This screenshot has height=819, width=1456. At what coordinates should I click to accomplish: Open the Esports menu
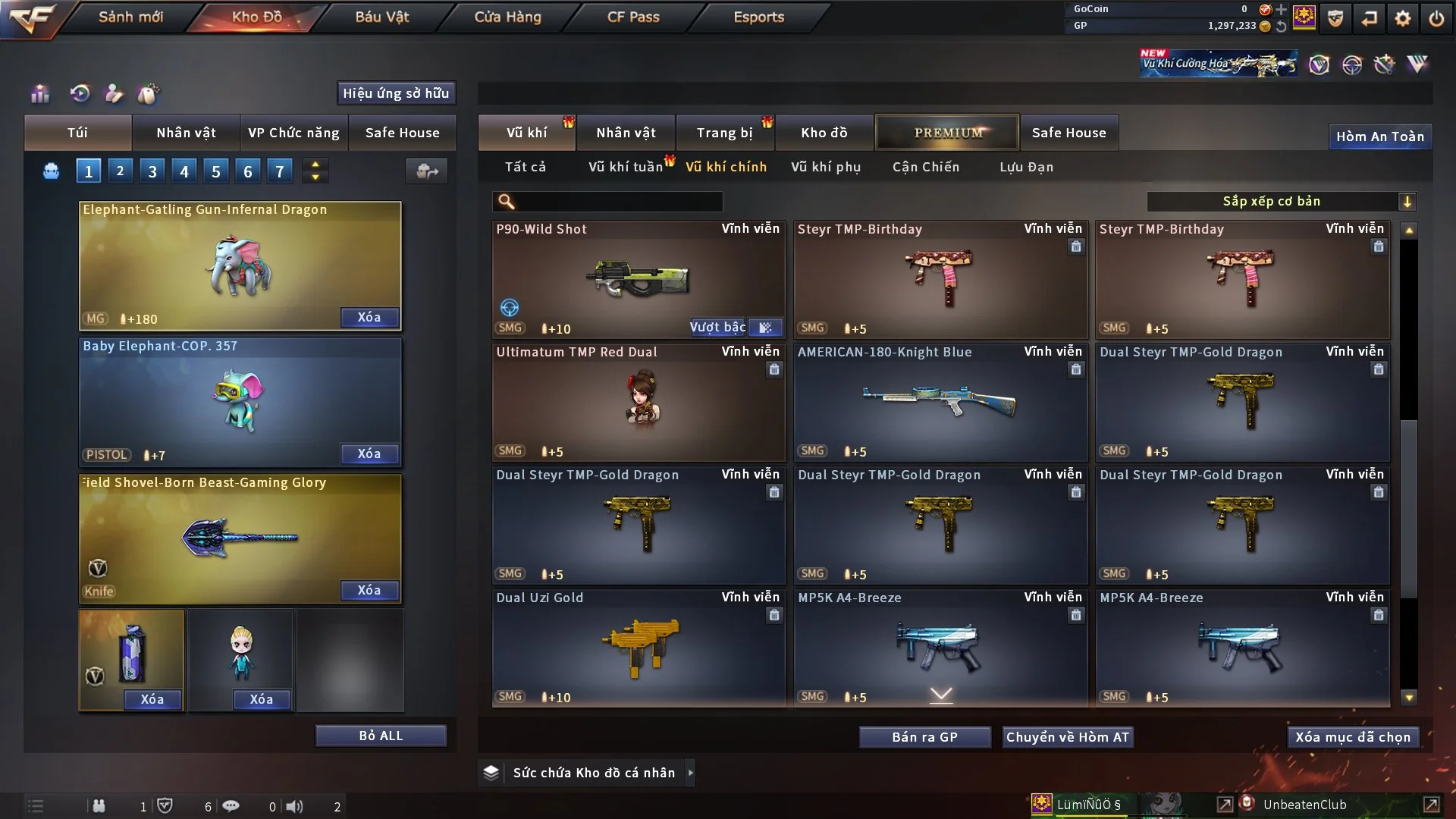pos(758,17)
